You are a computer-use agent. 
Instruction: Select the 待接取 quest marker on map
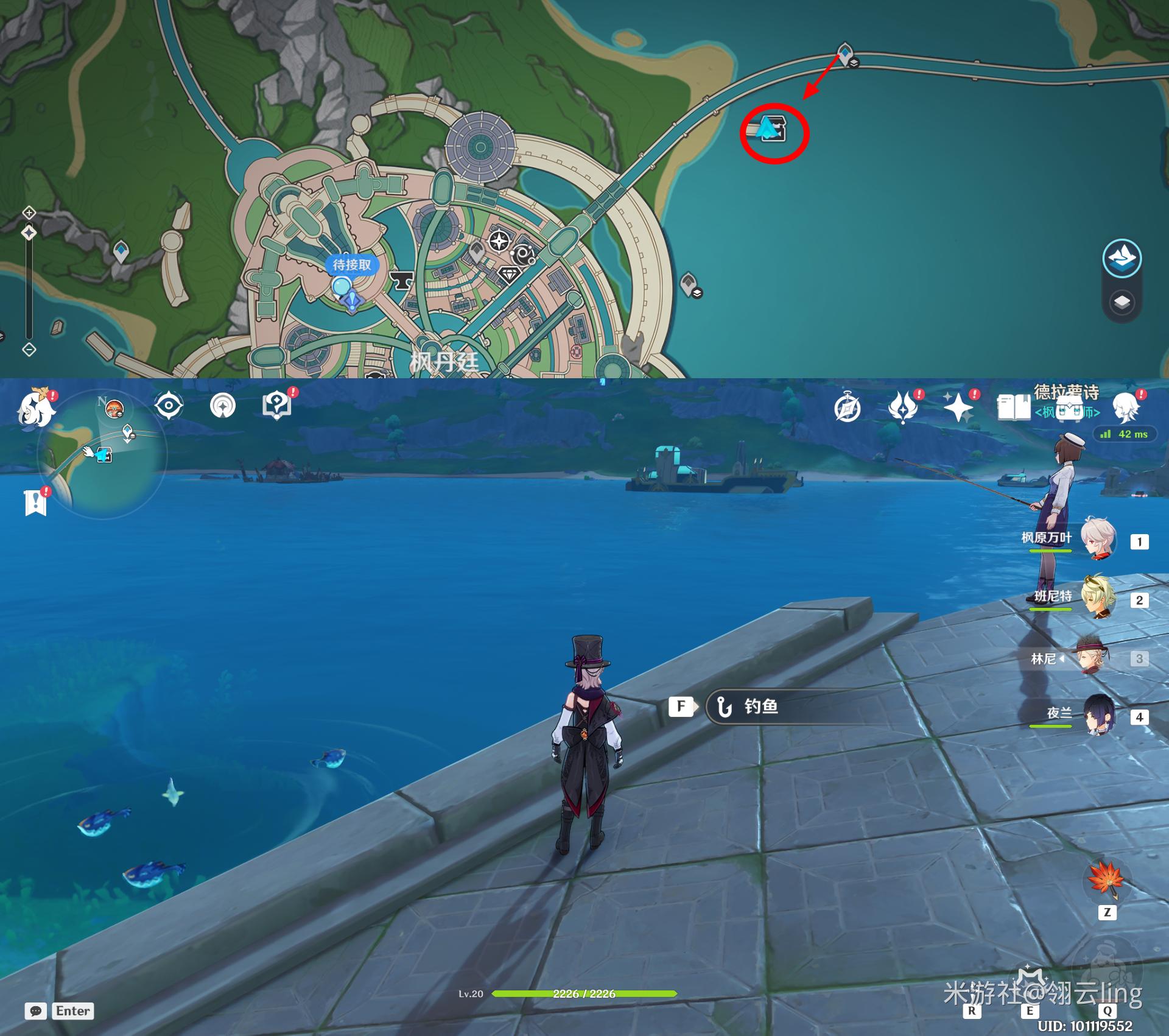(351, 265)
